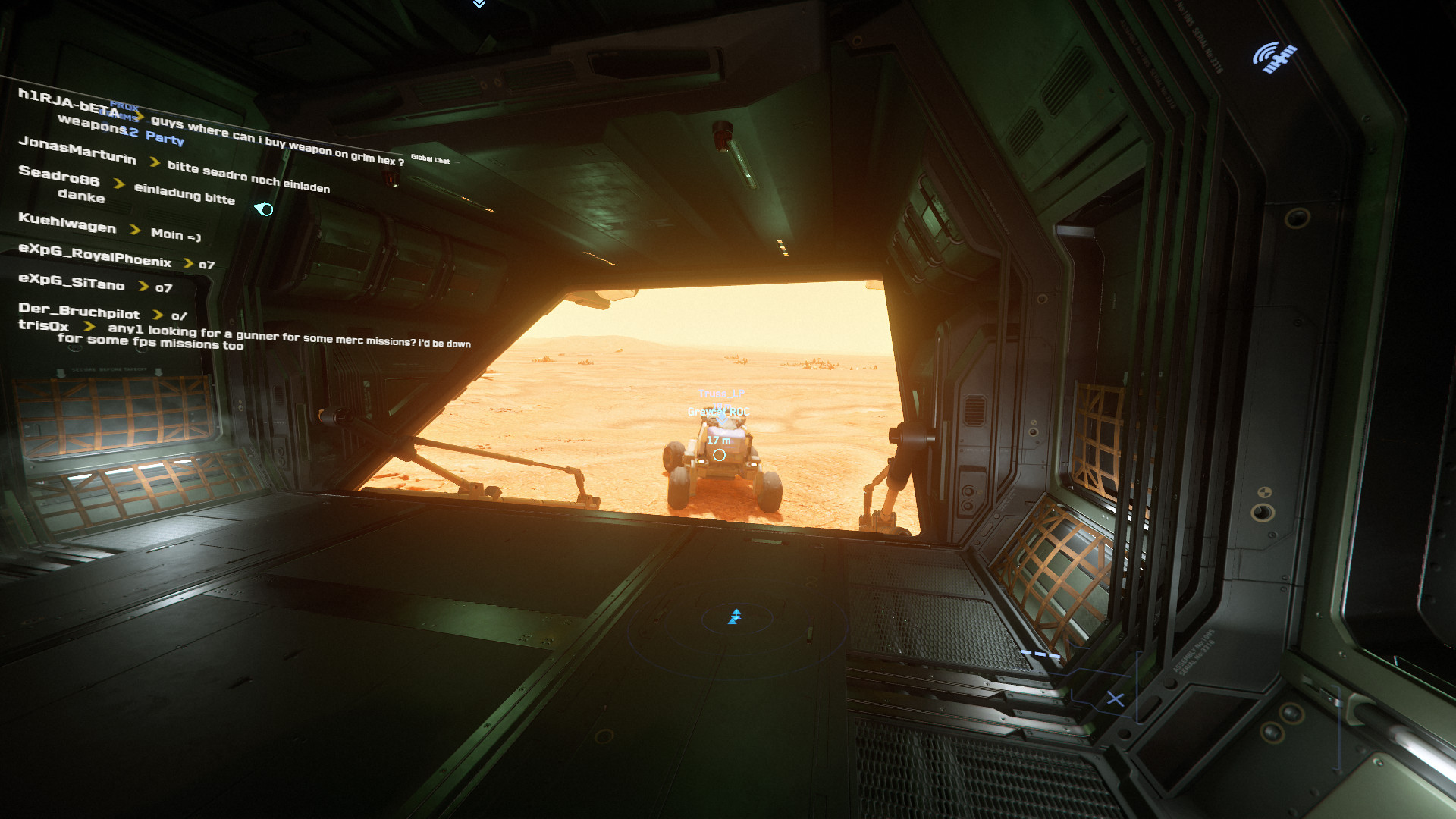Click the wireless antenna symbol top right

click(x=1278, y=57)
